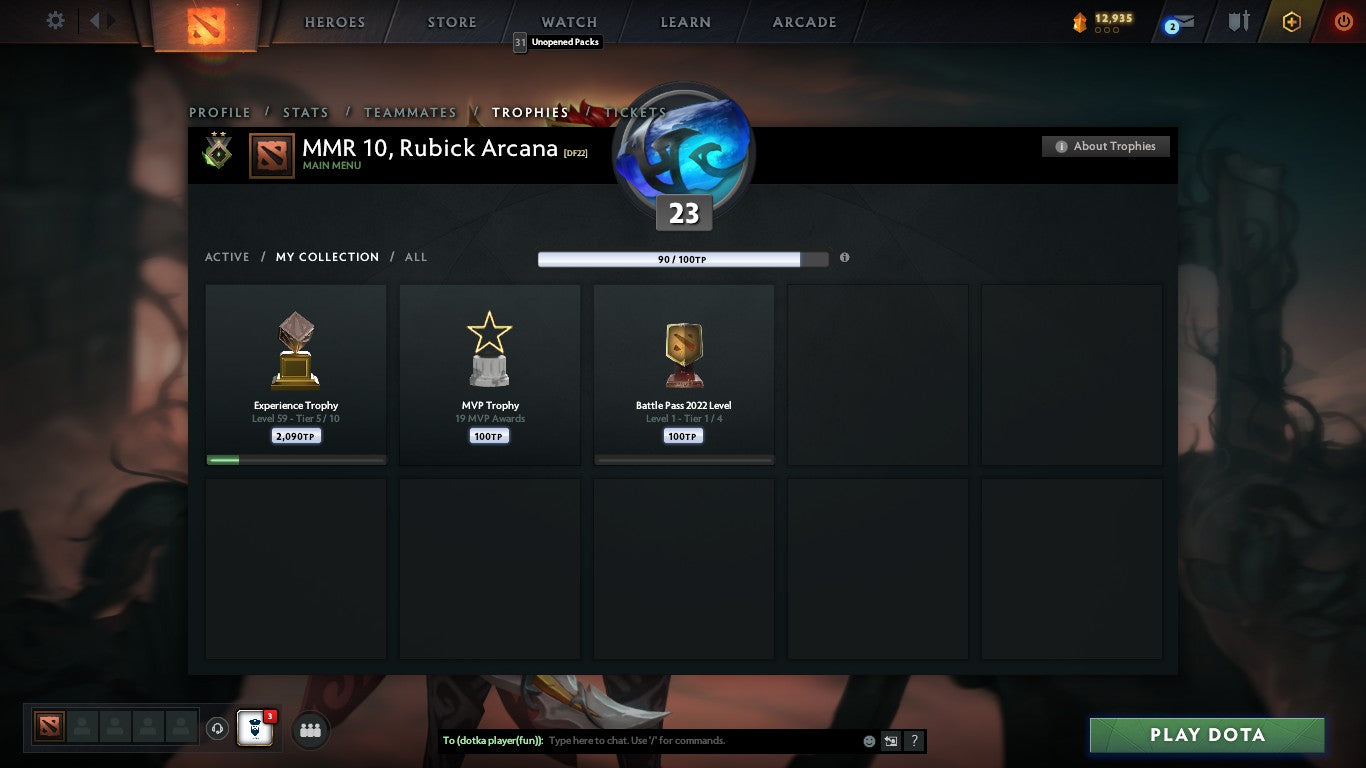Image resolution: width=1366 pixels, height=768 pixels.
Task: Click the About Trophies button
Action: (x=1105, y=145)
